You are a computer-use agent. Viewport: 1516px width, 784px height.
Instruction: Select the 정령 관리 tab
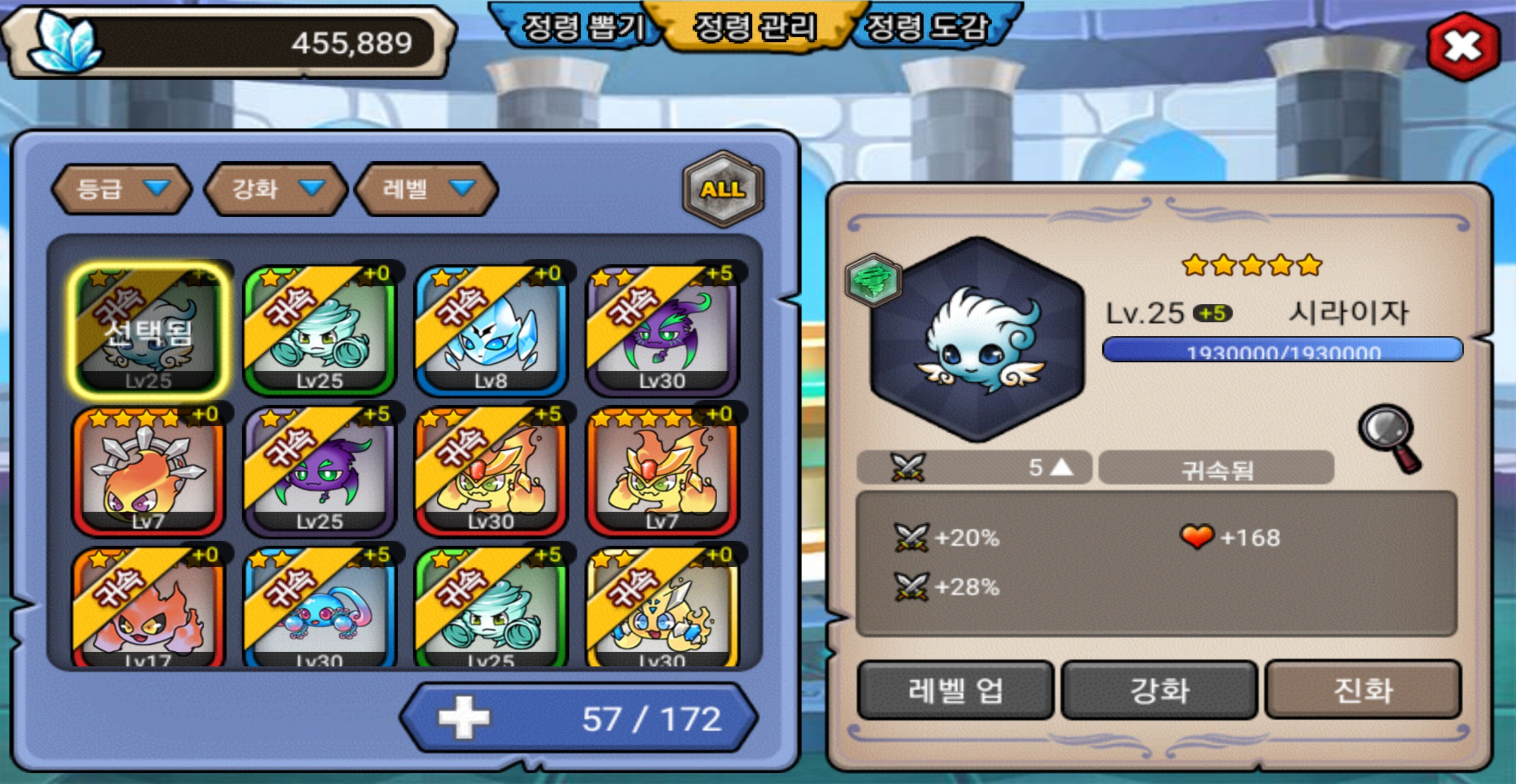(756, 27)
